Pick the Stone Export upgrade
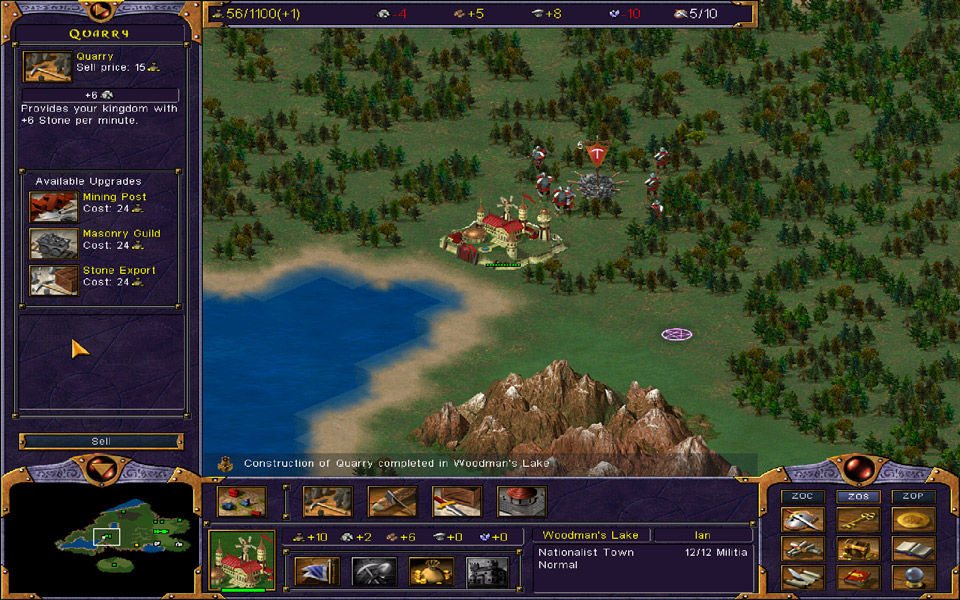The height and width of the screenshot is (600, 960). pyautogui.click(x=54, y=280)
